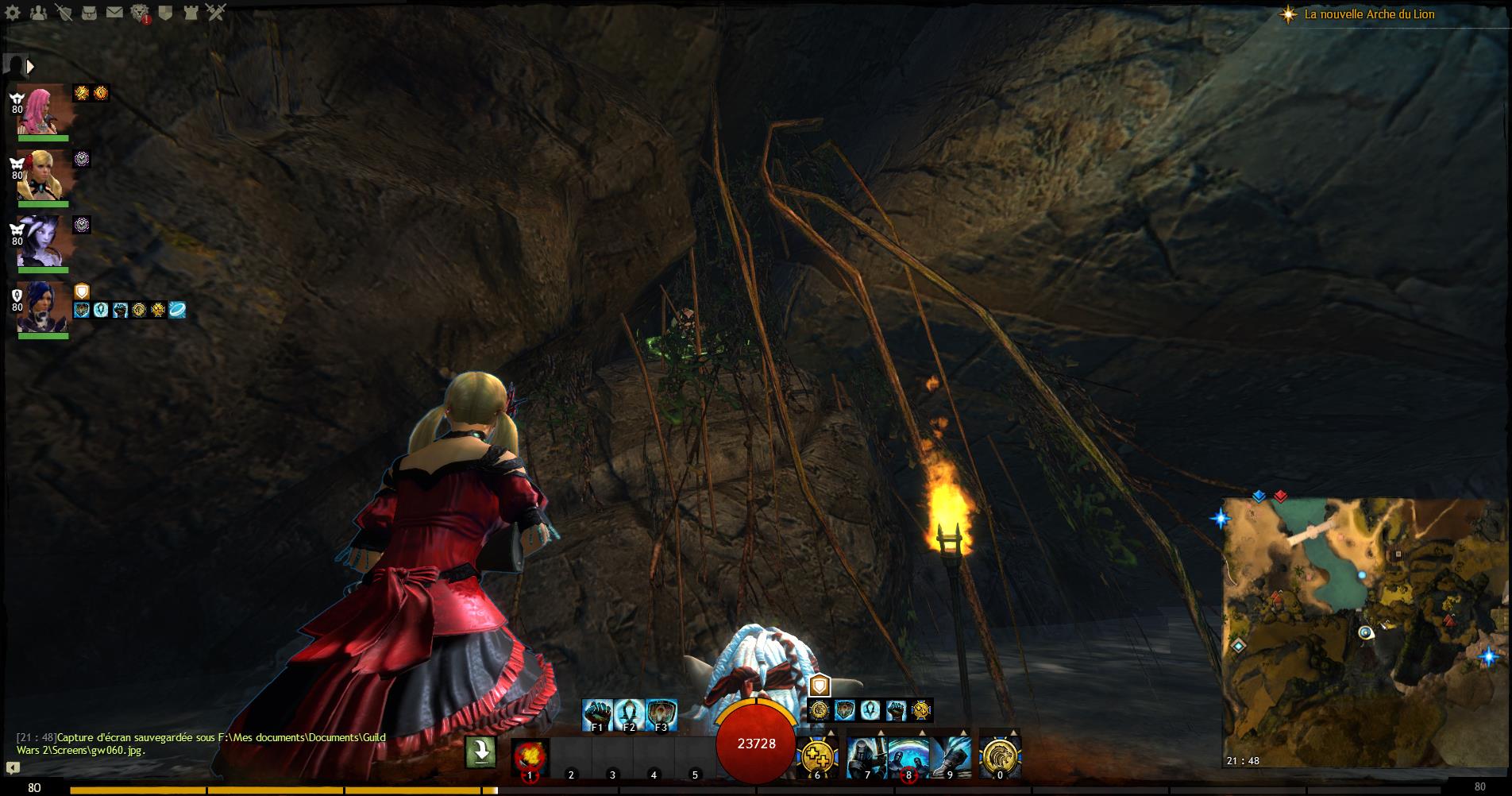Open the mail envelope icon
1512x796 pixels.
[x=114, y=13]
